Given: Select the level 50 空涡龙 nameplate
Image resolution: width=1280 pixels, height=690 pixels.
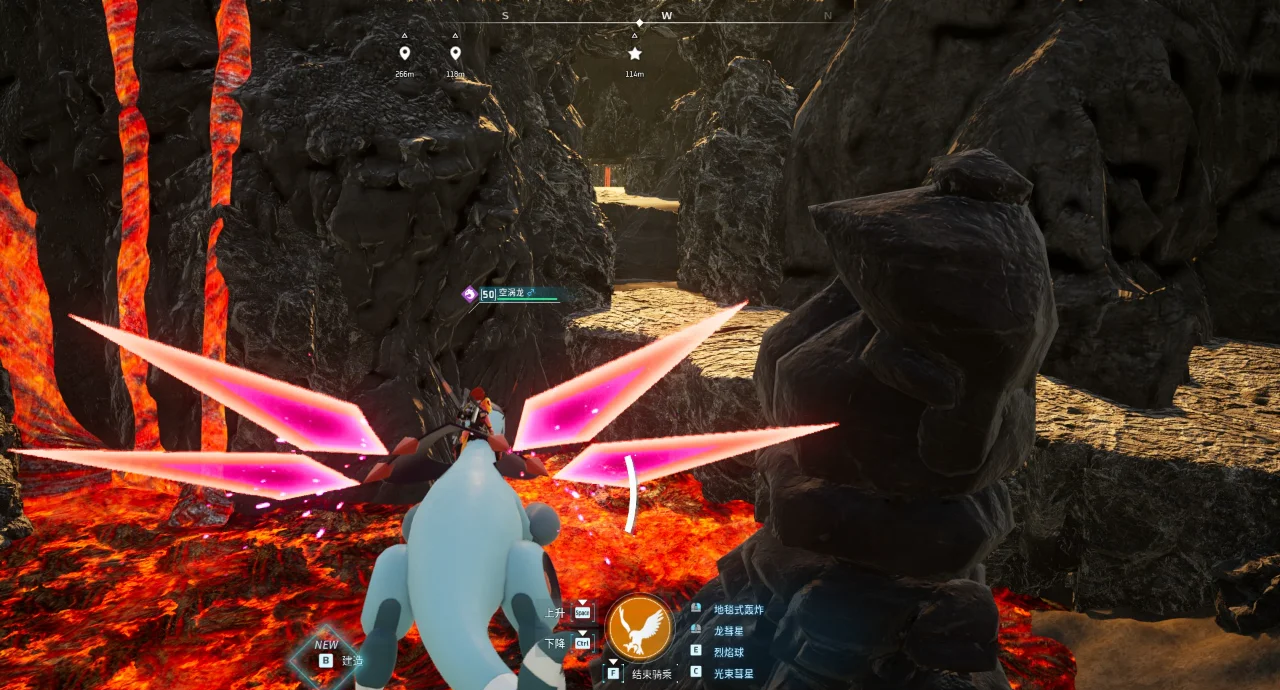Looking at the screenshot, I should click(x=515, y=294).
